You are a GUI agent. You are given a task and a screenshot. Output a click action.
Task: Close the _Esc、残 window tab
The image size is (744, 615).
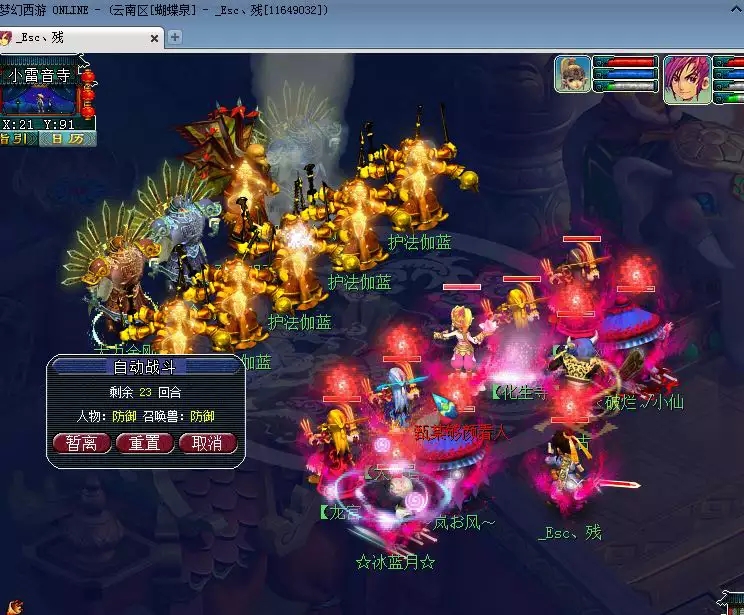[154, 38]
